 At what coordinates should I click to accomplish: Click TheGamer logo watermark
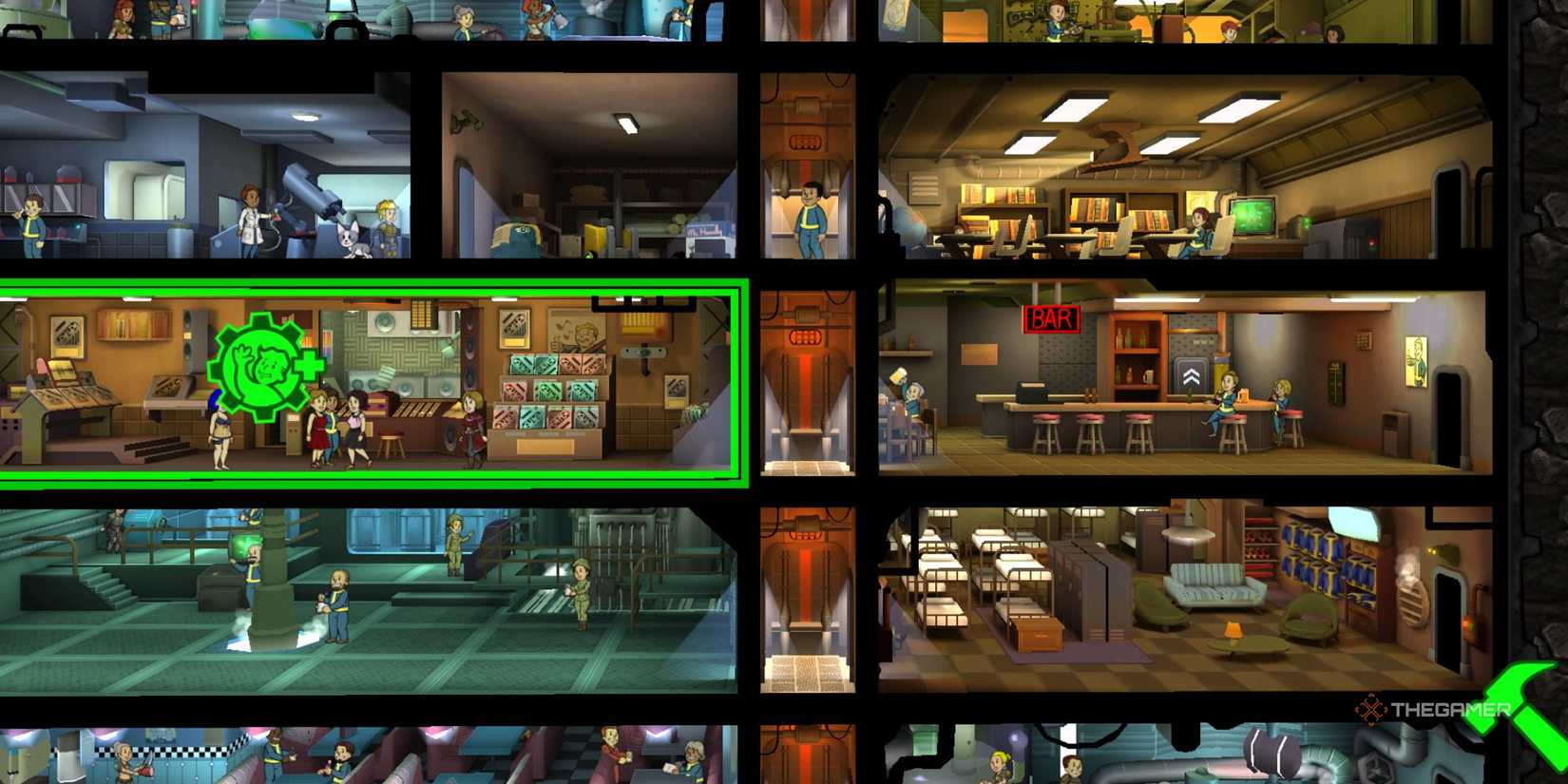1435,708
